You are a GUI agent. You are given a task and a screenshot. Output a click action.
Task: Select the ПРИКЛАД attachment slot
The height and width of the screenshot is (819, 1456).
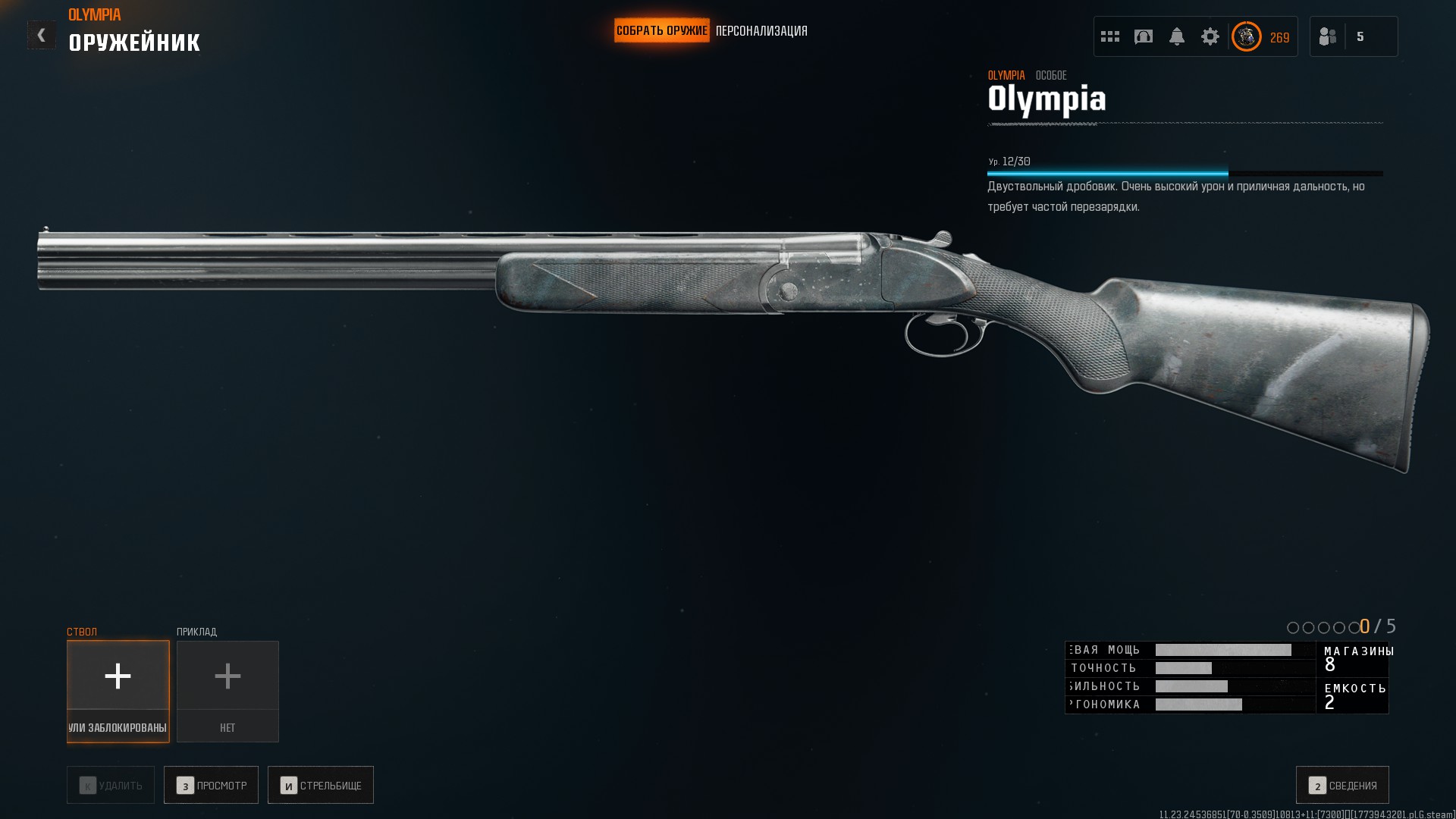click(227, 691)
